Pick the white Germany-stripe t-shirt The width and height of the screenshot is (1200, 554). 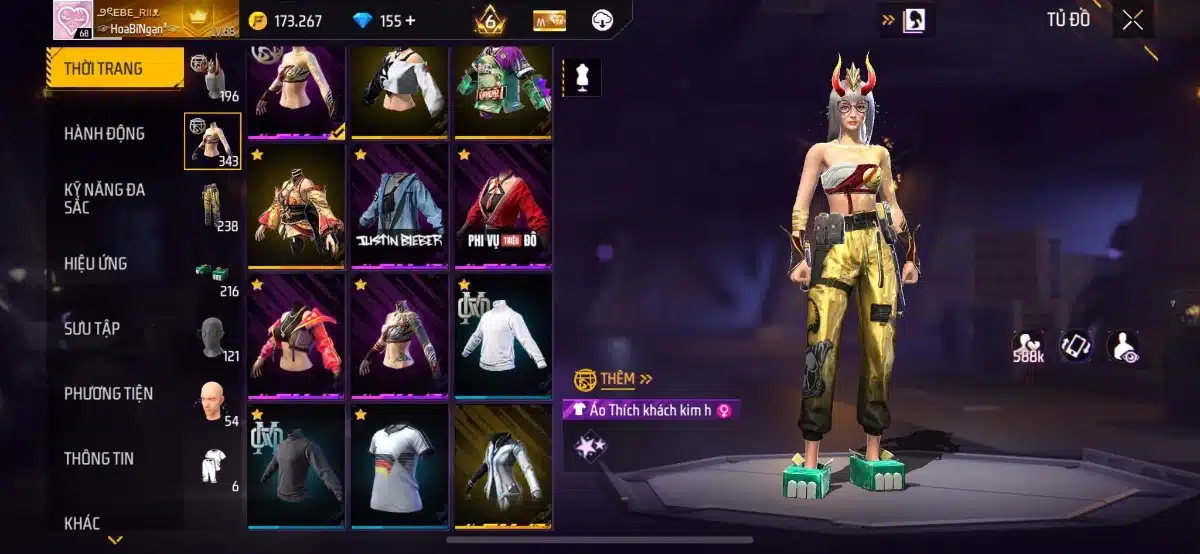pyautogui.click(x=400, y=465)
